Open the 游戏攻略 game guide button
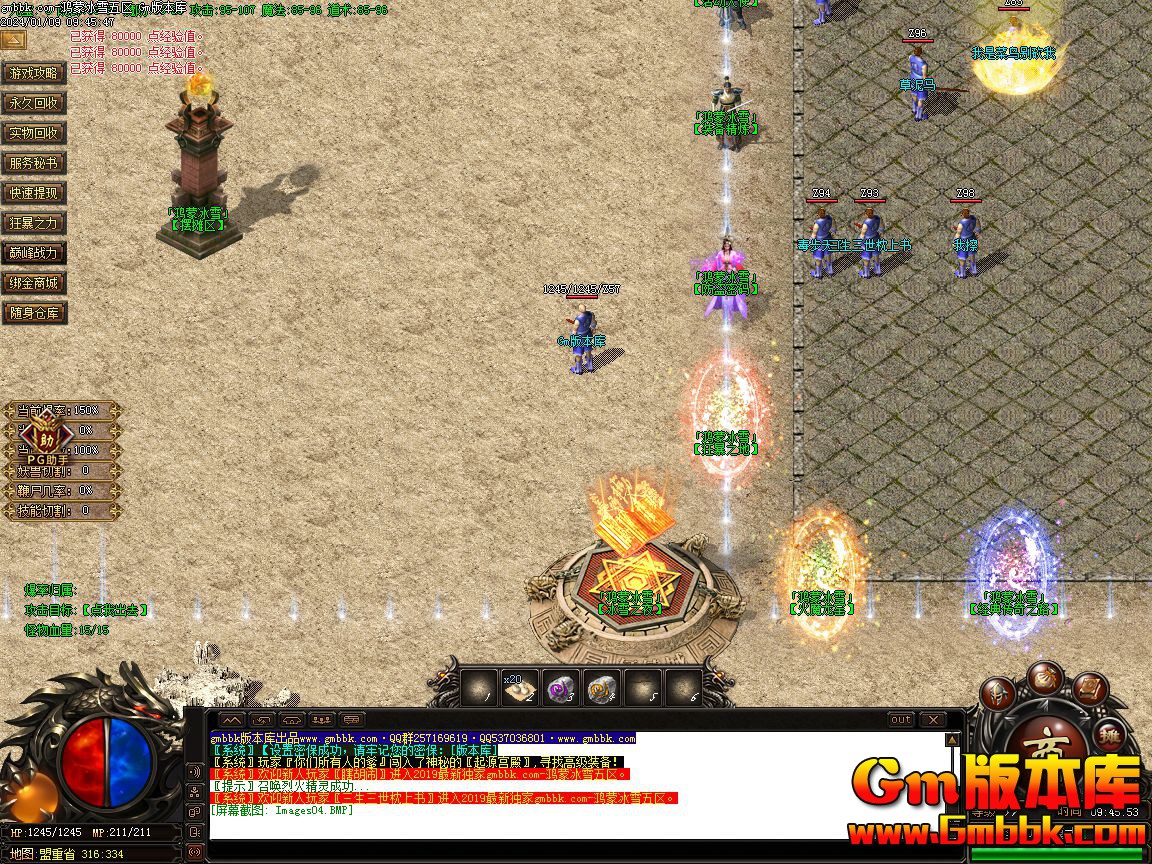 tap(35, 73)
